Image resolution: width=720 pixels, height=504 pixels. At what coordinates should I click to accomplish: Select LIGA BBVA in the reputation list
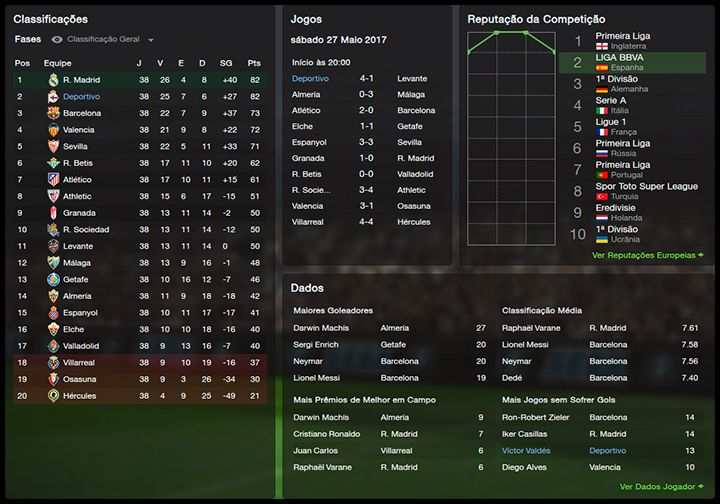619,62
